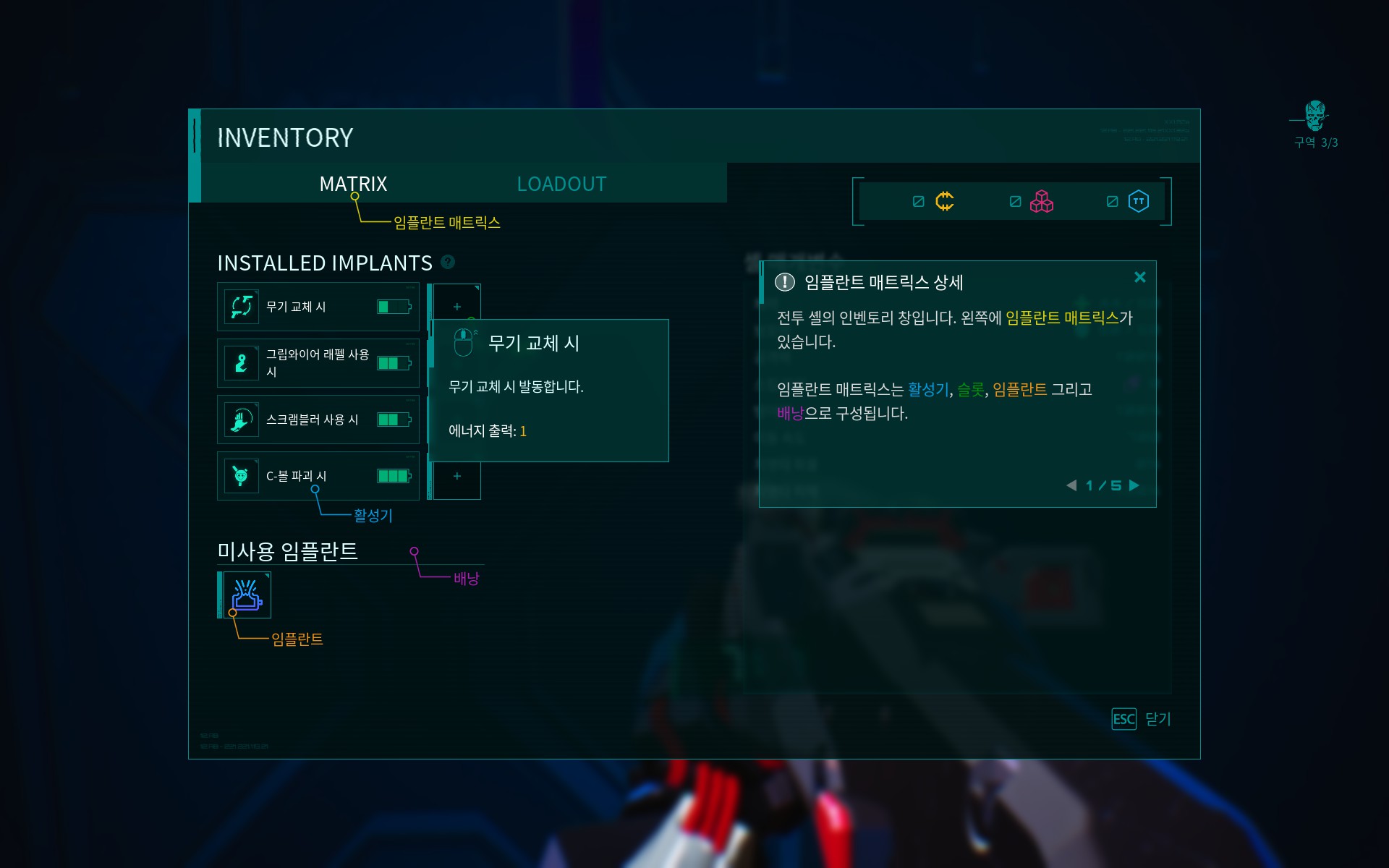Viewport: 1389px width, 868px height.
Task: Advance to the next tutorial page arrow
Action: pyautogui.click(x=1134, y=485)
